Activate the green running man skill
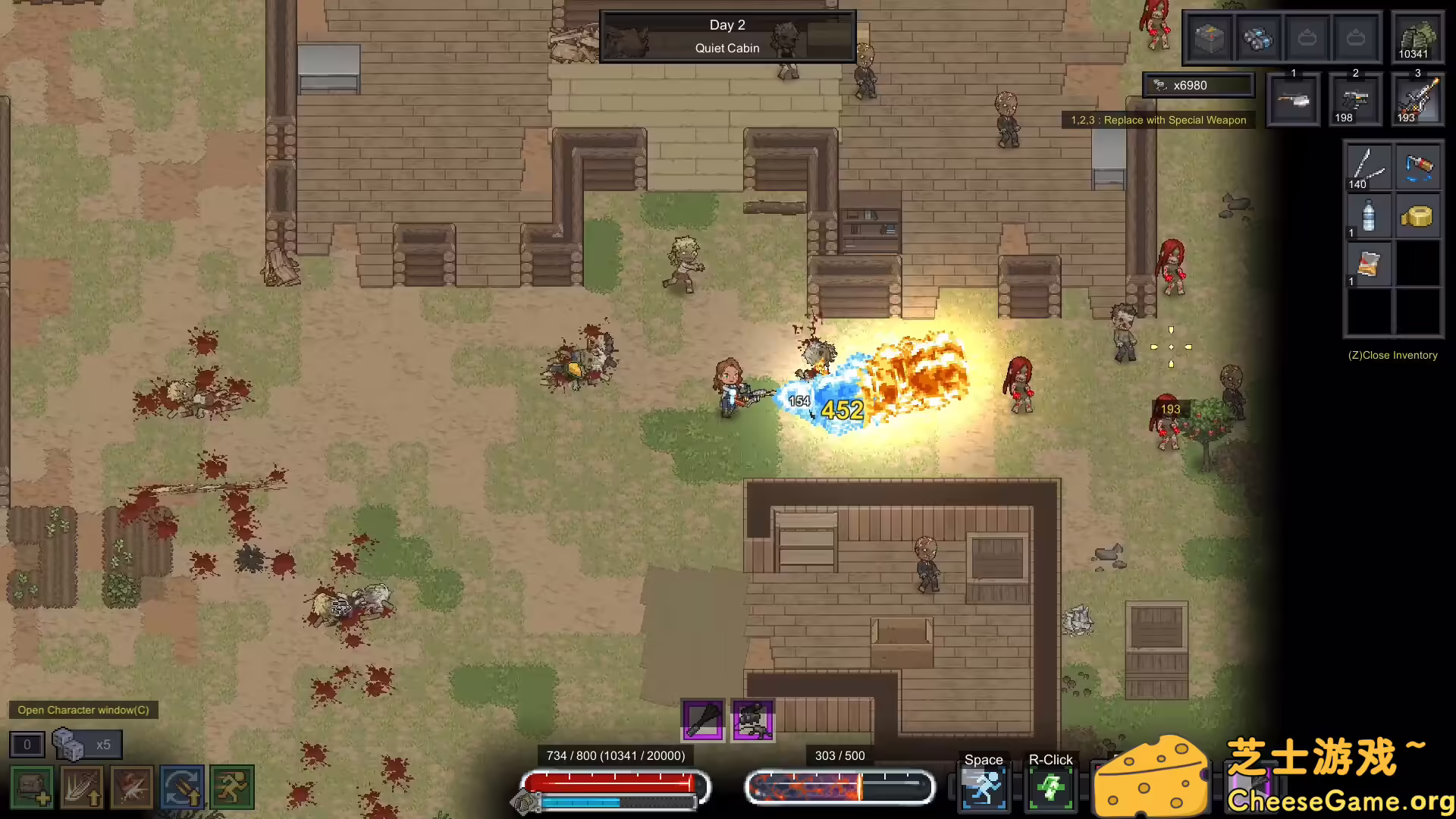The height and width of the screenshot is (819, 1456). click(232, 787)
